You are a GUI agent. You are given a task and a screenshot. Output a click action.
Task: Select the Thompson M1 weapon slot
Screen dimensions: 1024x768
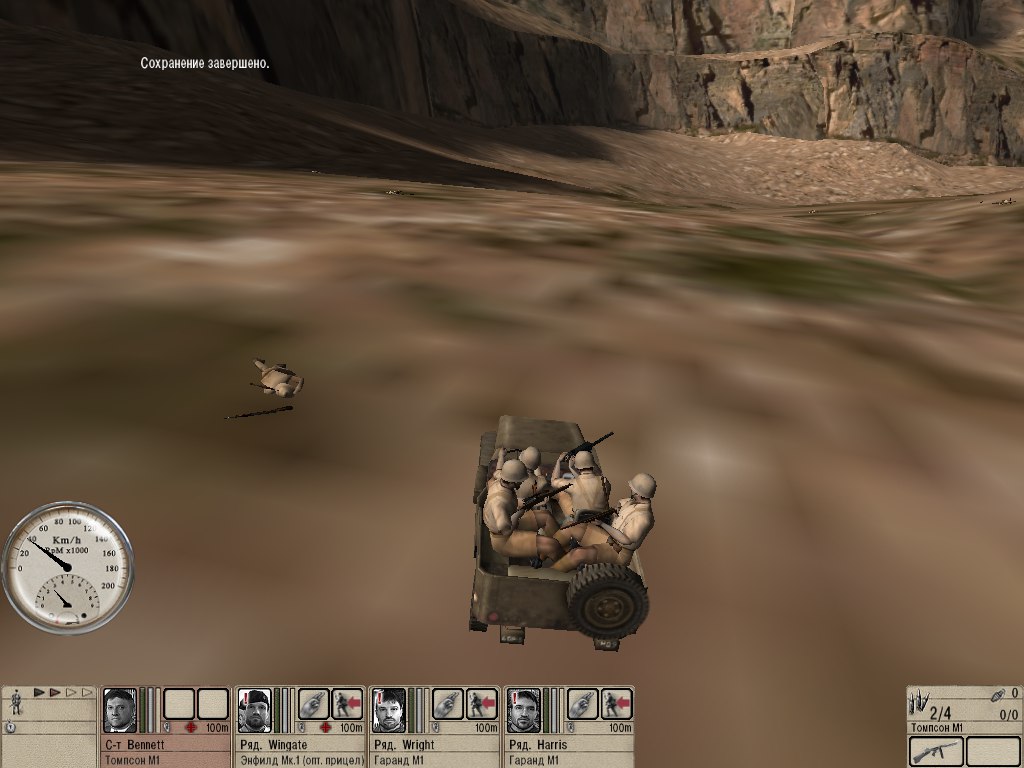click(936, 751)
